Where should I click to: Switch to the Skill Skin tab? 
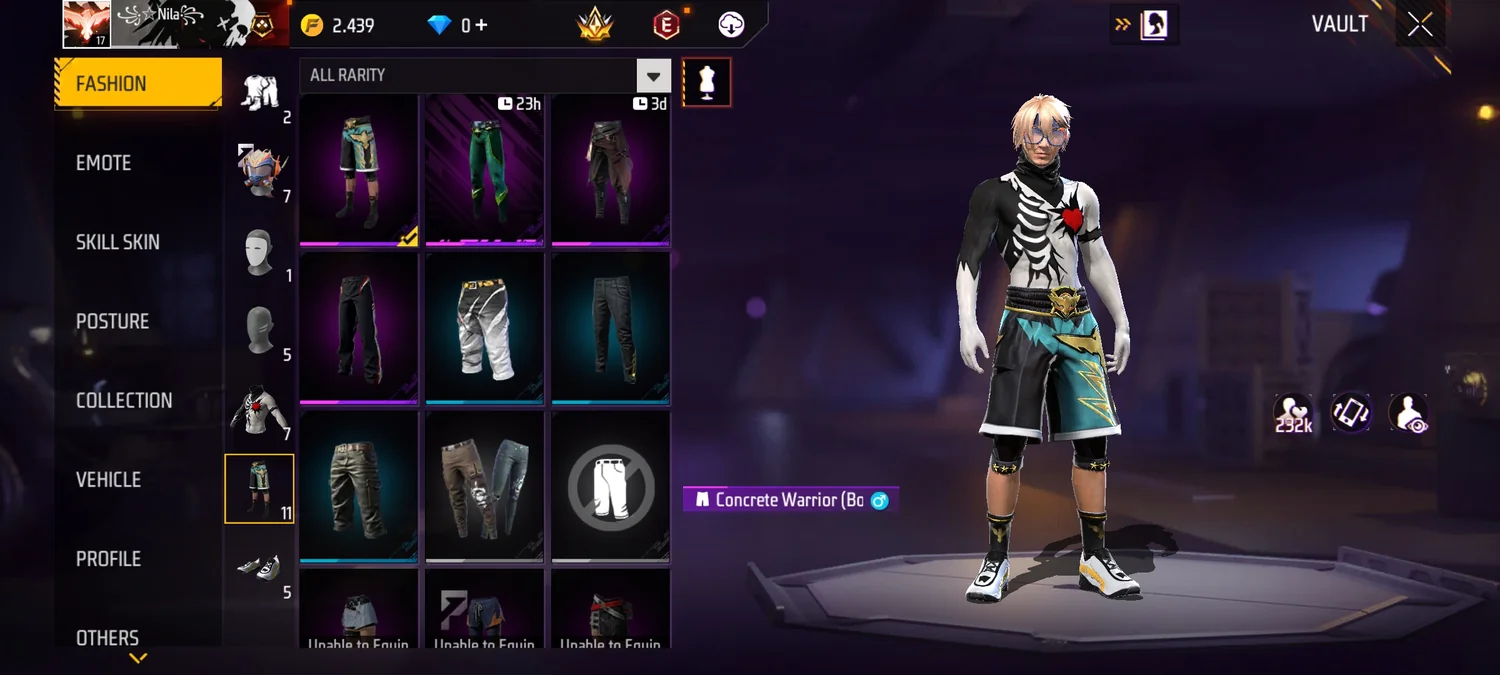coord(118,242)
